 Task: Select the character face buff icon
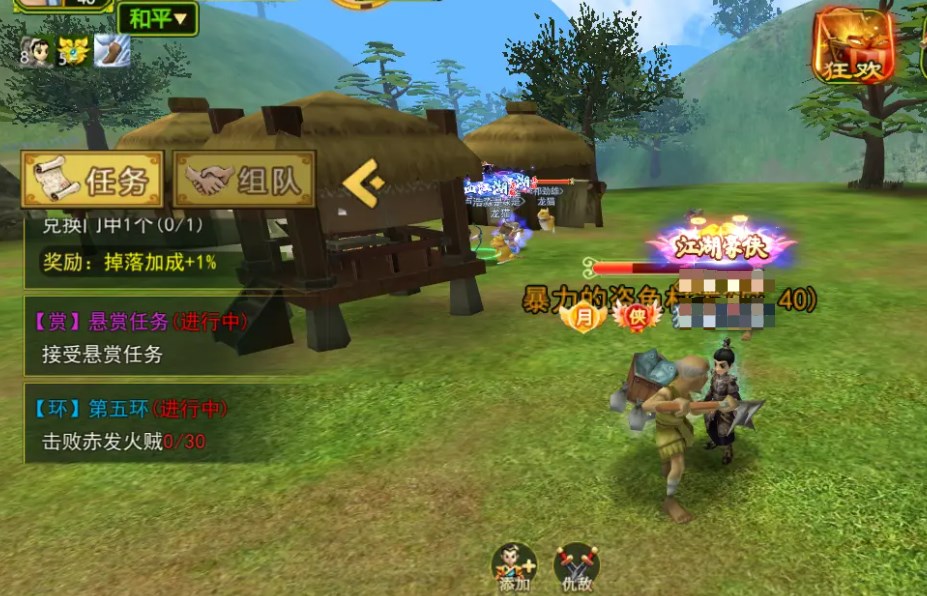tap(37, 50)
